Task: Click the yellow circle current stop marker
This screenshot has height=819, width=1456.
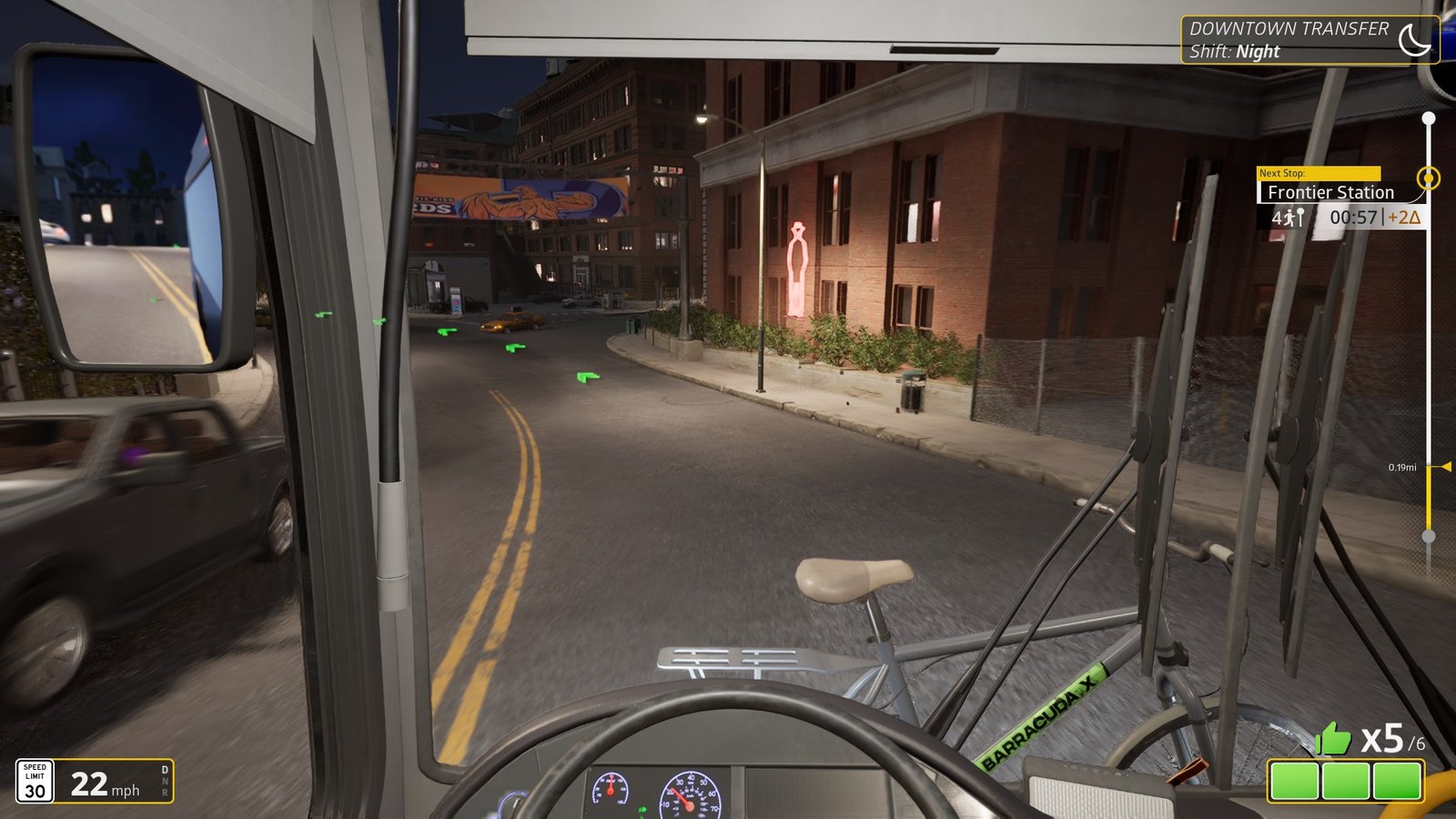Action: point(1429,177)
